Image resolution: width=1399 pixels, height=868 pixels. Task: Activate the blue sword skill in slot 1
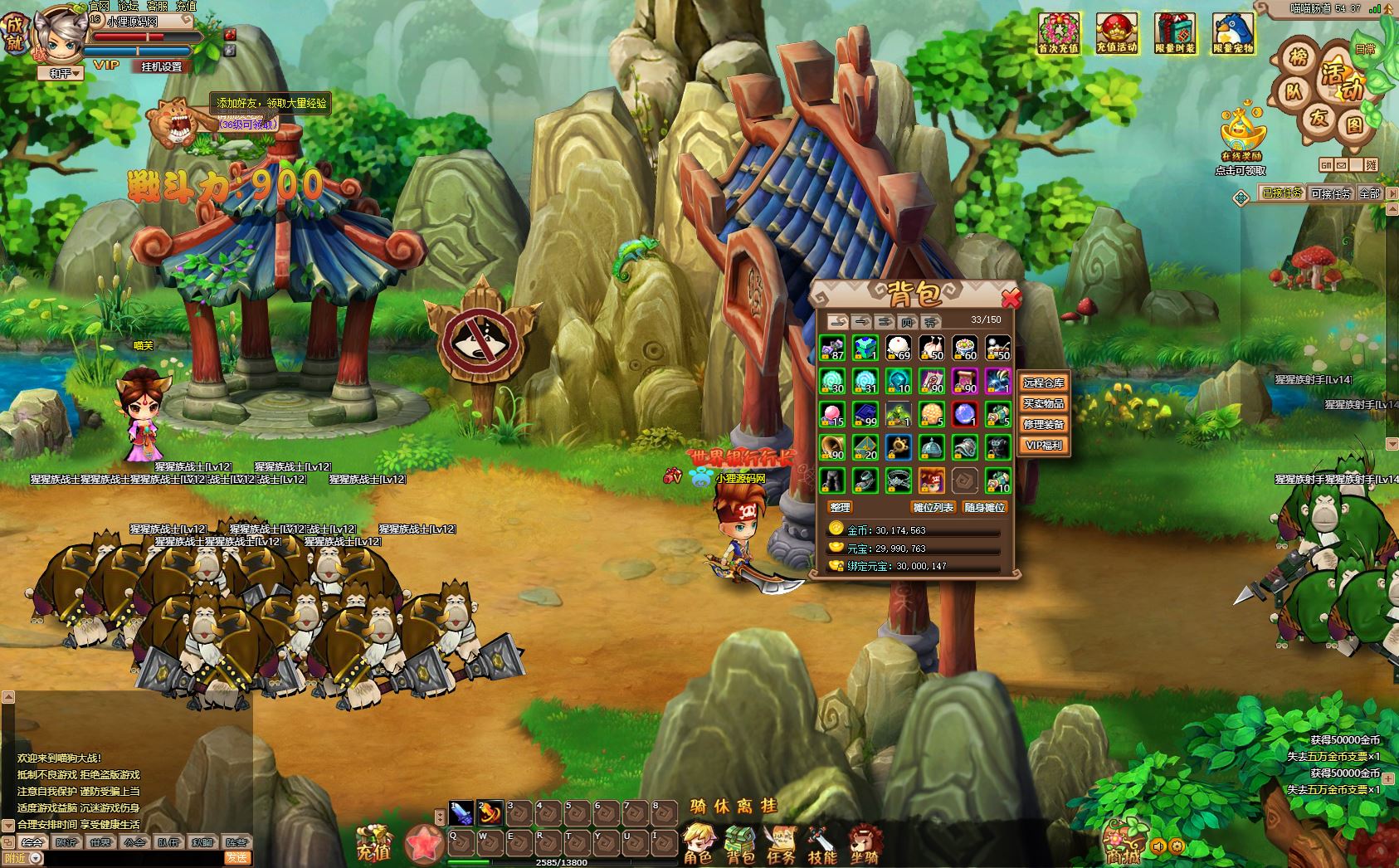(461, 813)
